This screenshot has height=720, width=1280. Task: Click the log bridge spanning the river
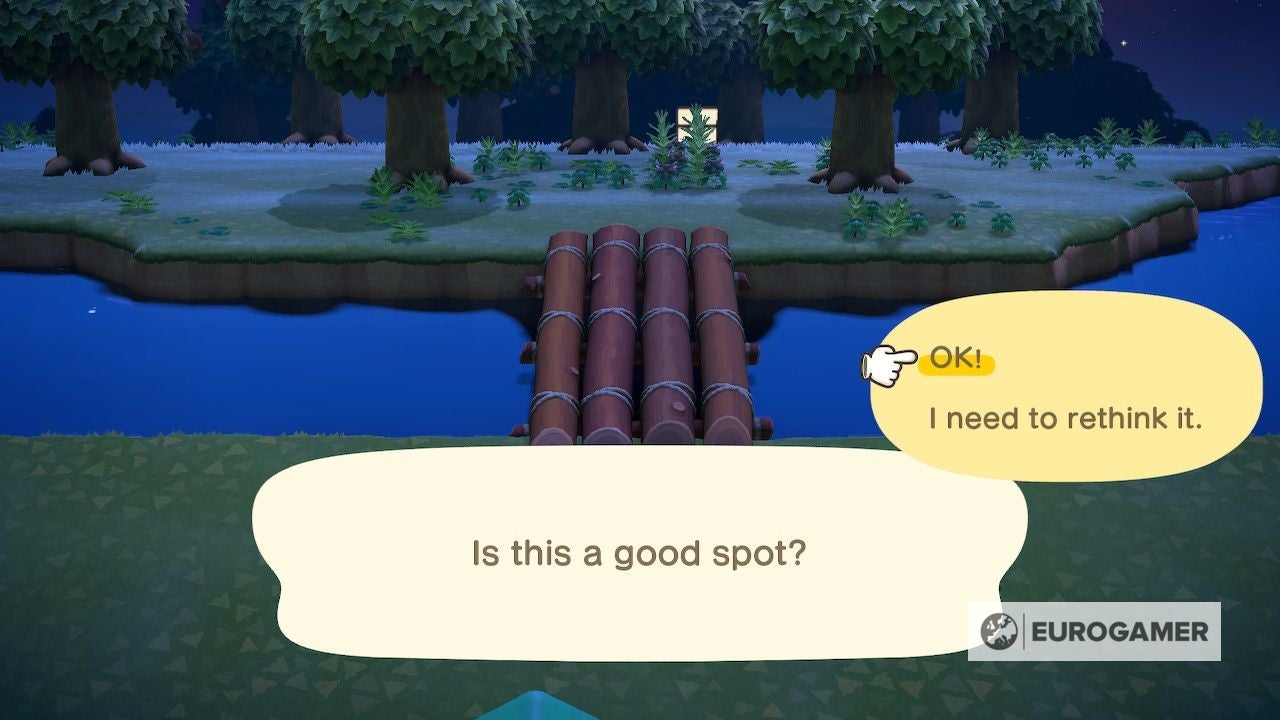point(640,330)
